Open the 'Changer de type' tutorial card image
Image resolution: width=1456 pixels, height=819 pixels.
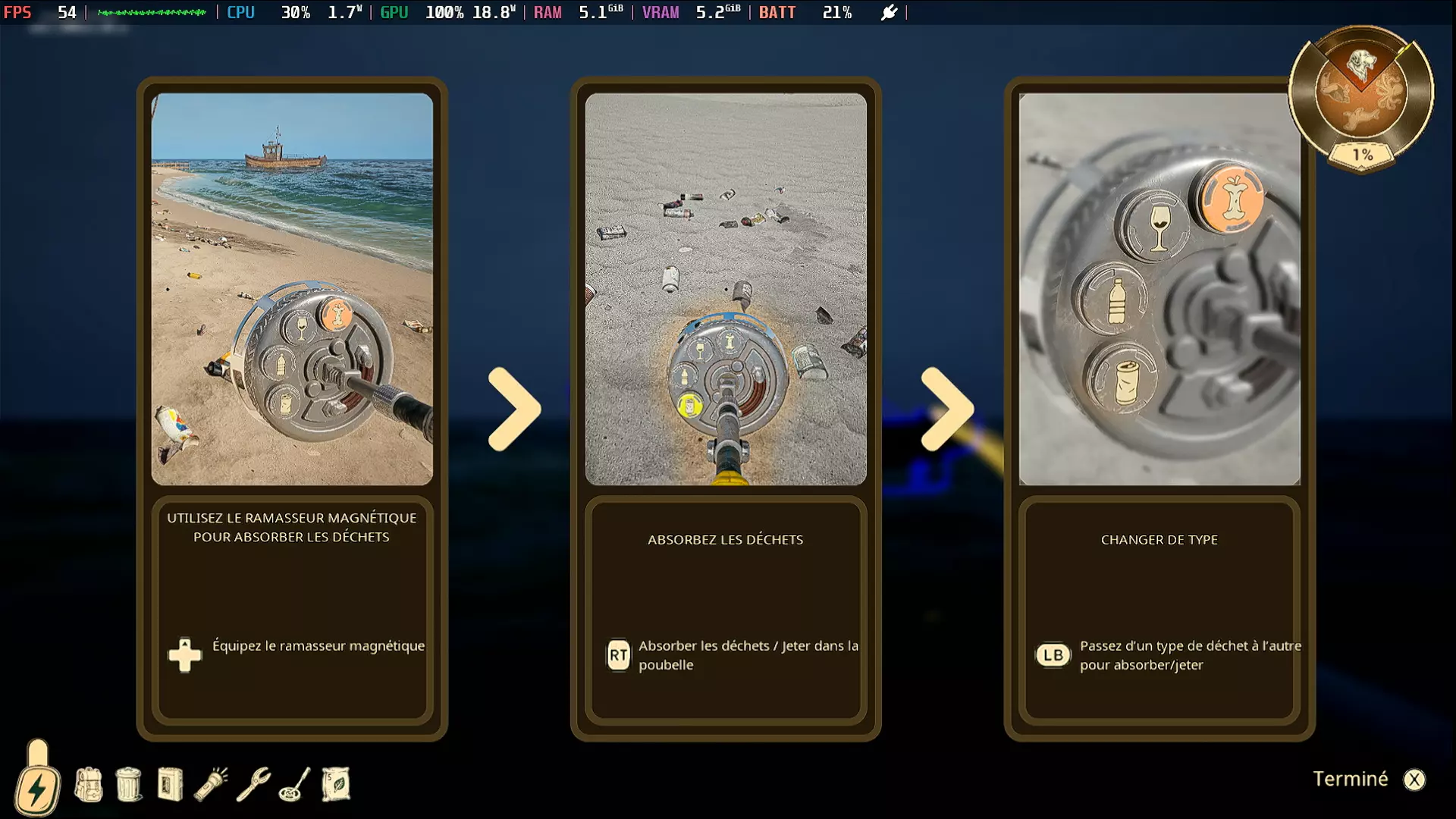coord(1159,289)
